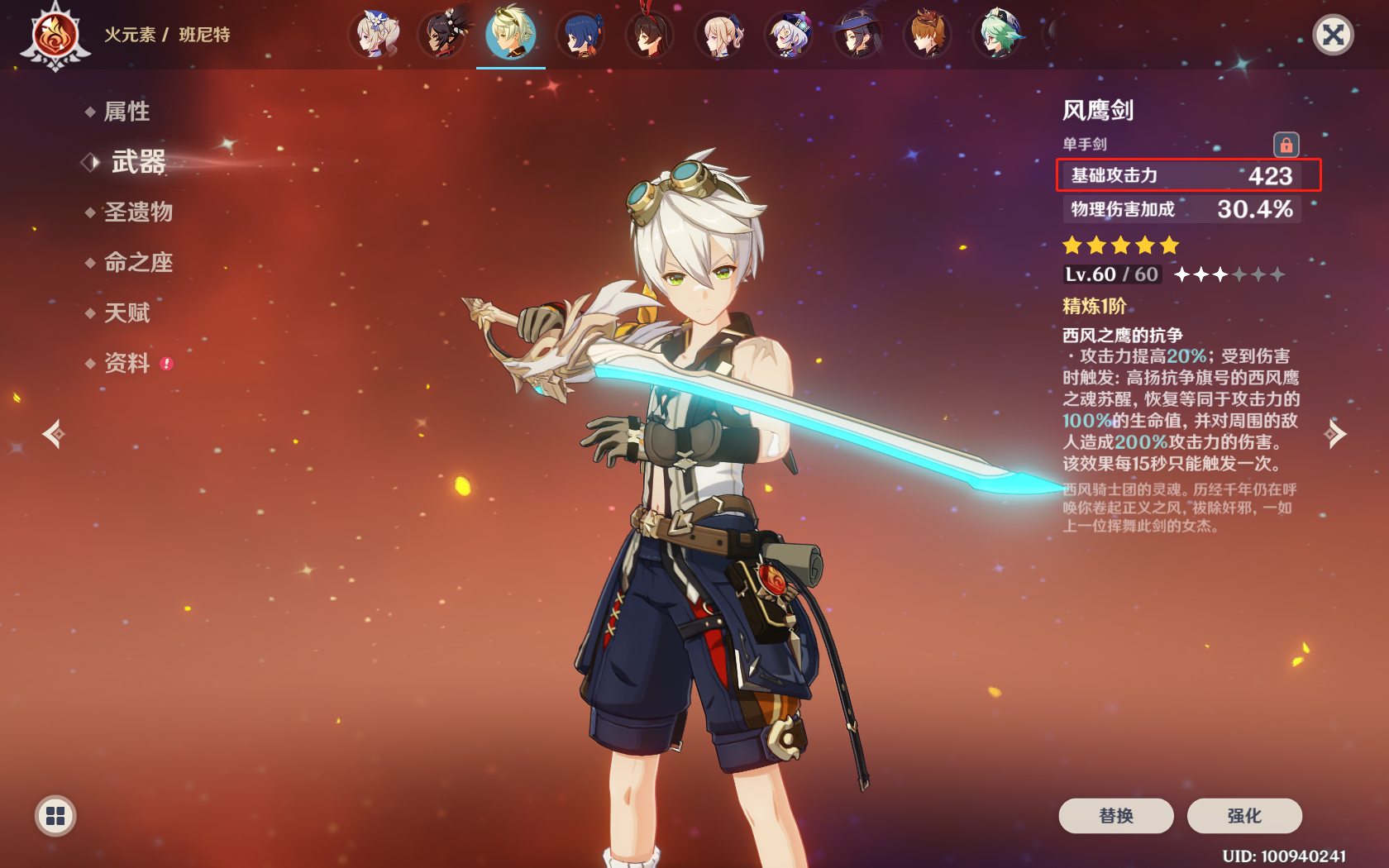
Task: Switch to Amber's portrait
Action: pyautogui.click(x=651, y=35)
